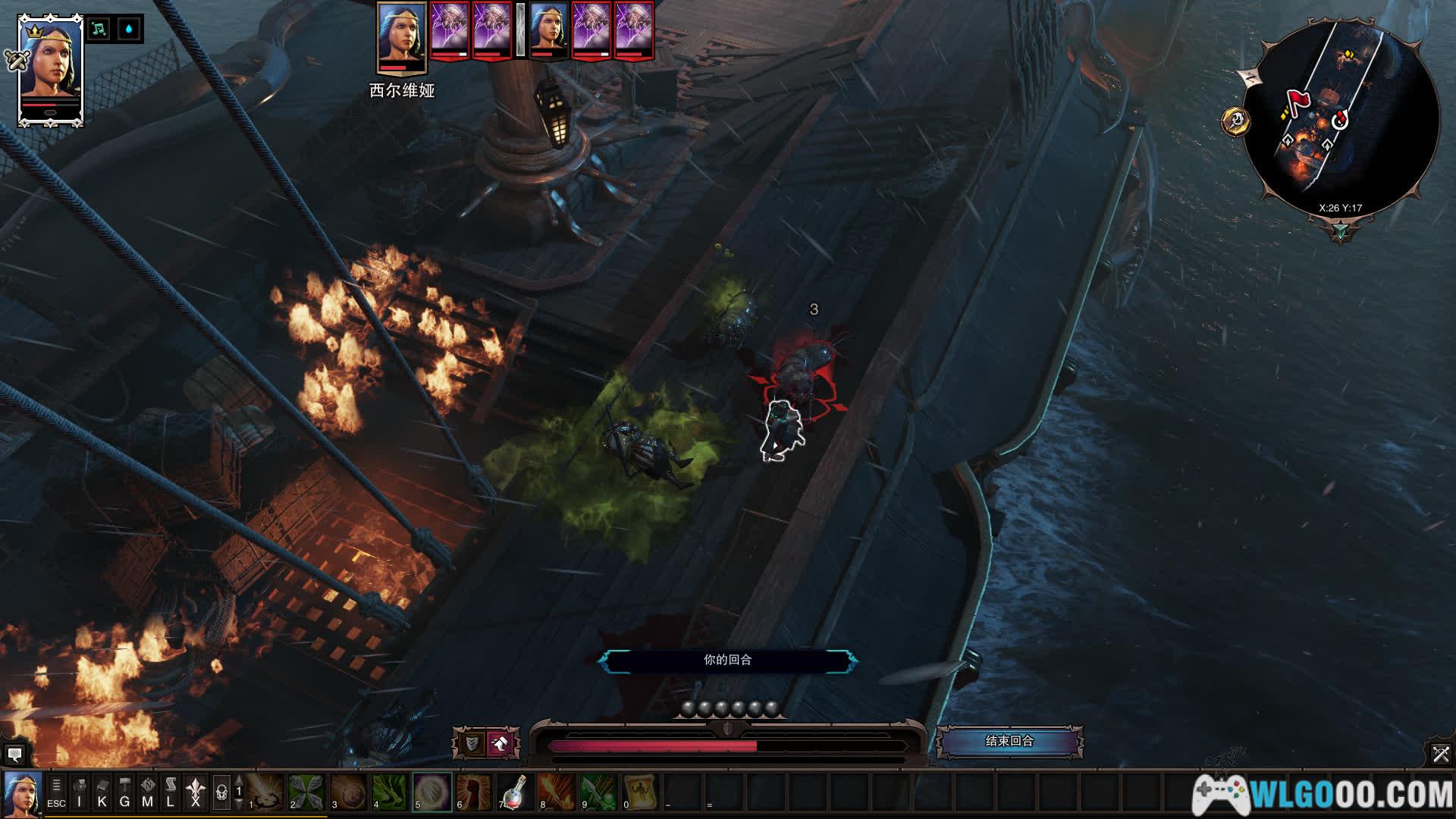The width and height of the screenshot is (1456, 819).
Task: Toggle the hotbar padlock icon
Action: point(221,792)
